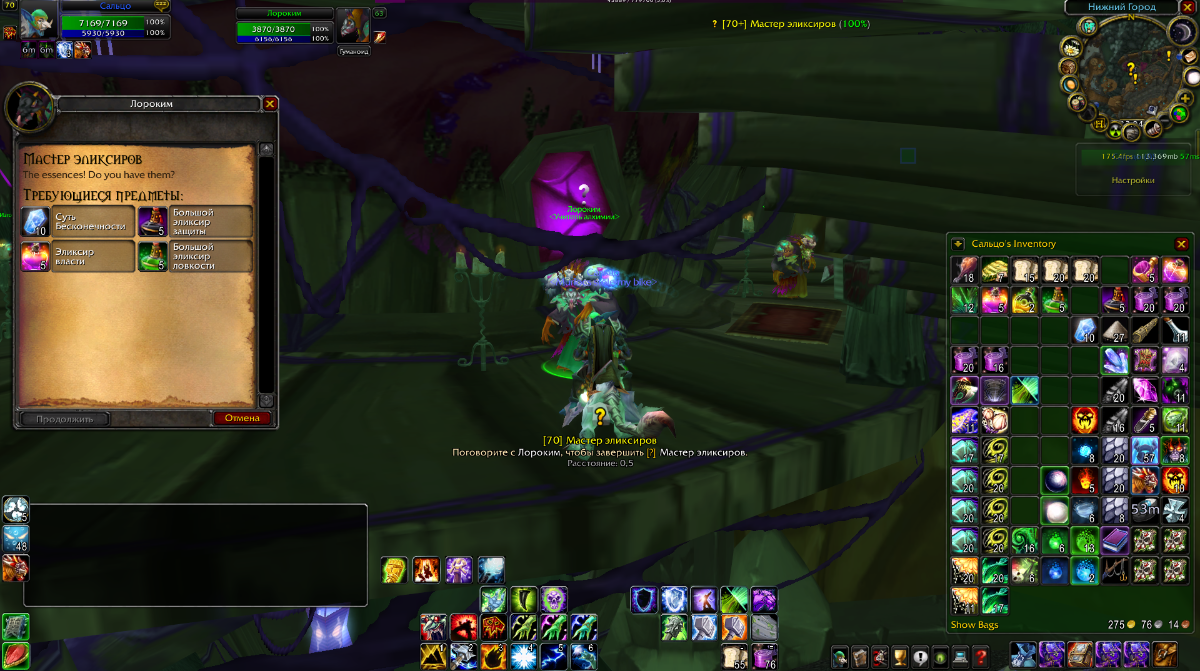Viewport: 1200px width, 671px height.
Task: Click Show Bags in the inventory
Action: point(974,625)
